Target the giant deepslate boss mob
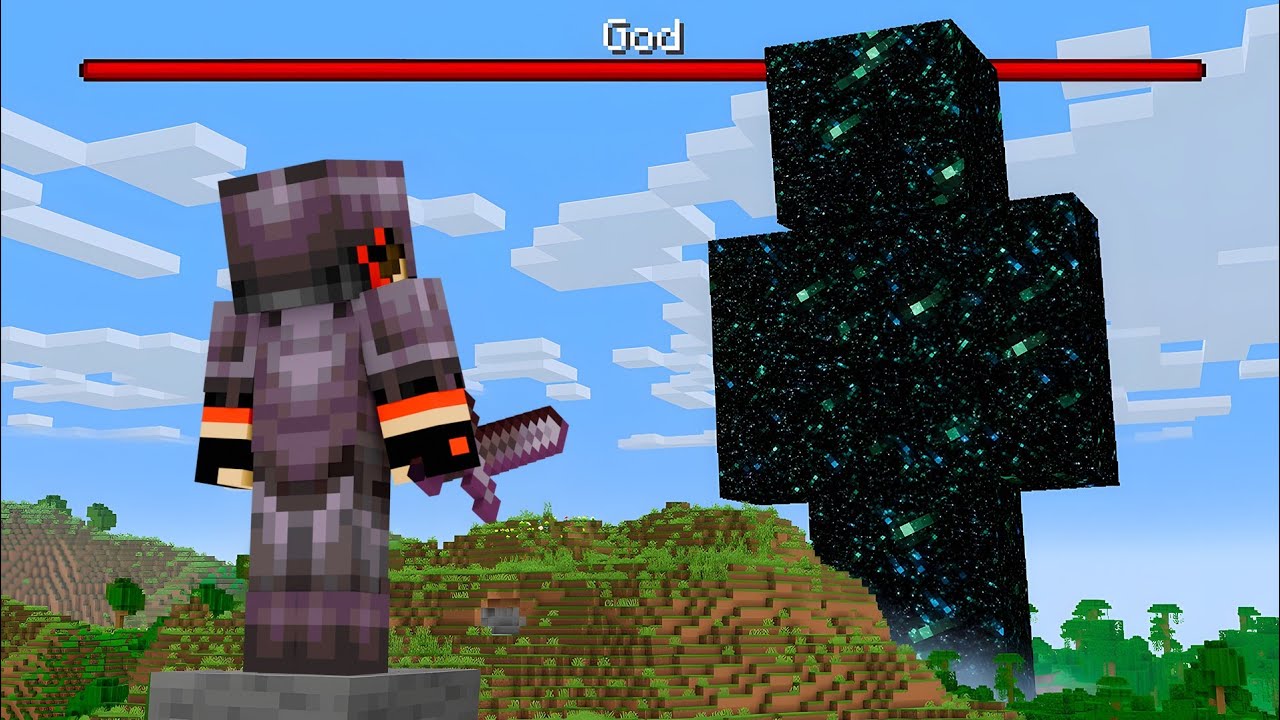The width and height of the screenshot is (1280, 720). [900, 350]
